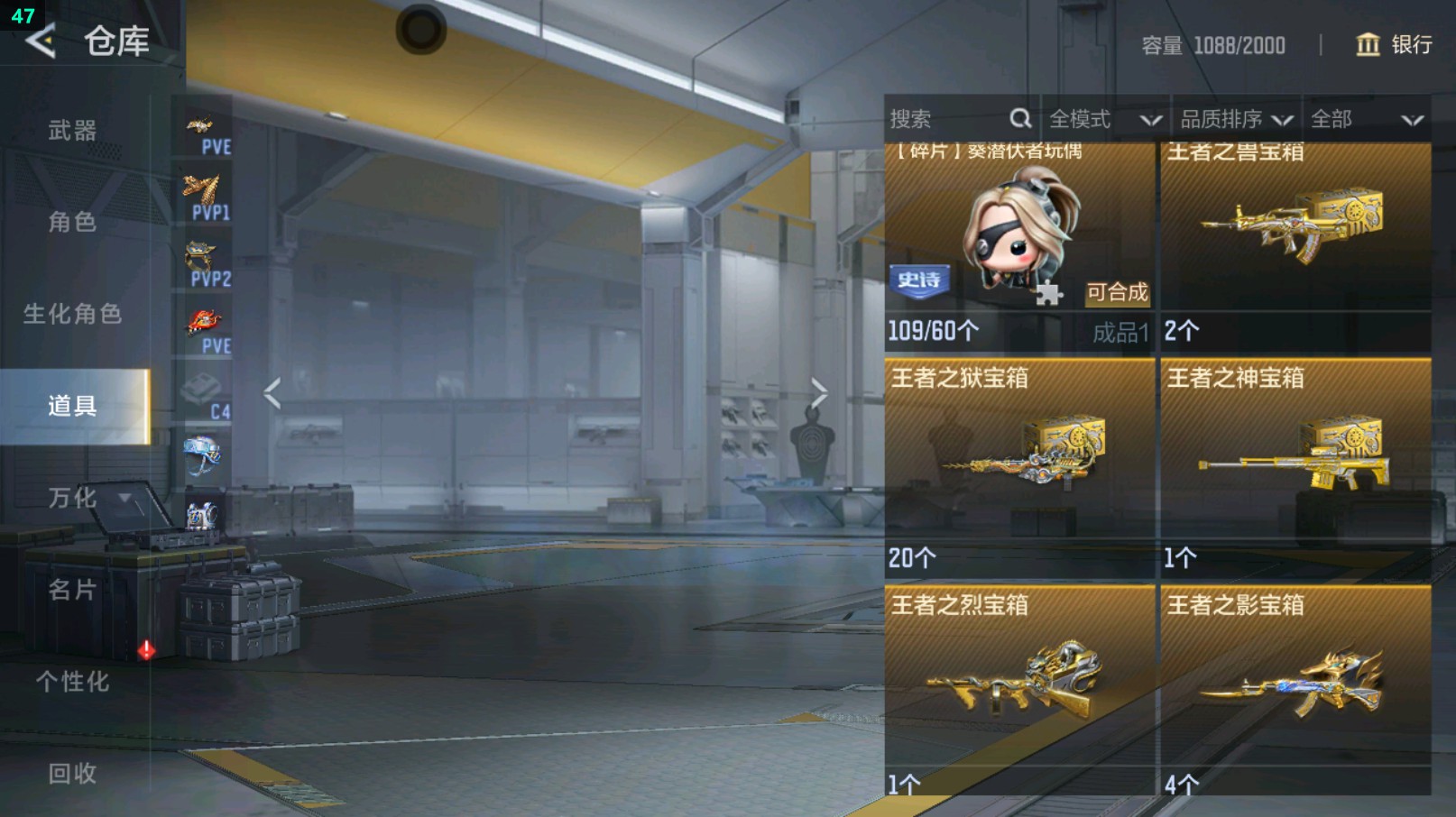Select the blue helmet item icon
This screenshot has width=1456, height=817.
[204, 455]
